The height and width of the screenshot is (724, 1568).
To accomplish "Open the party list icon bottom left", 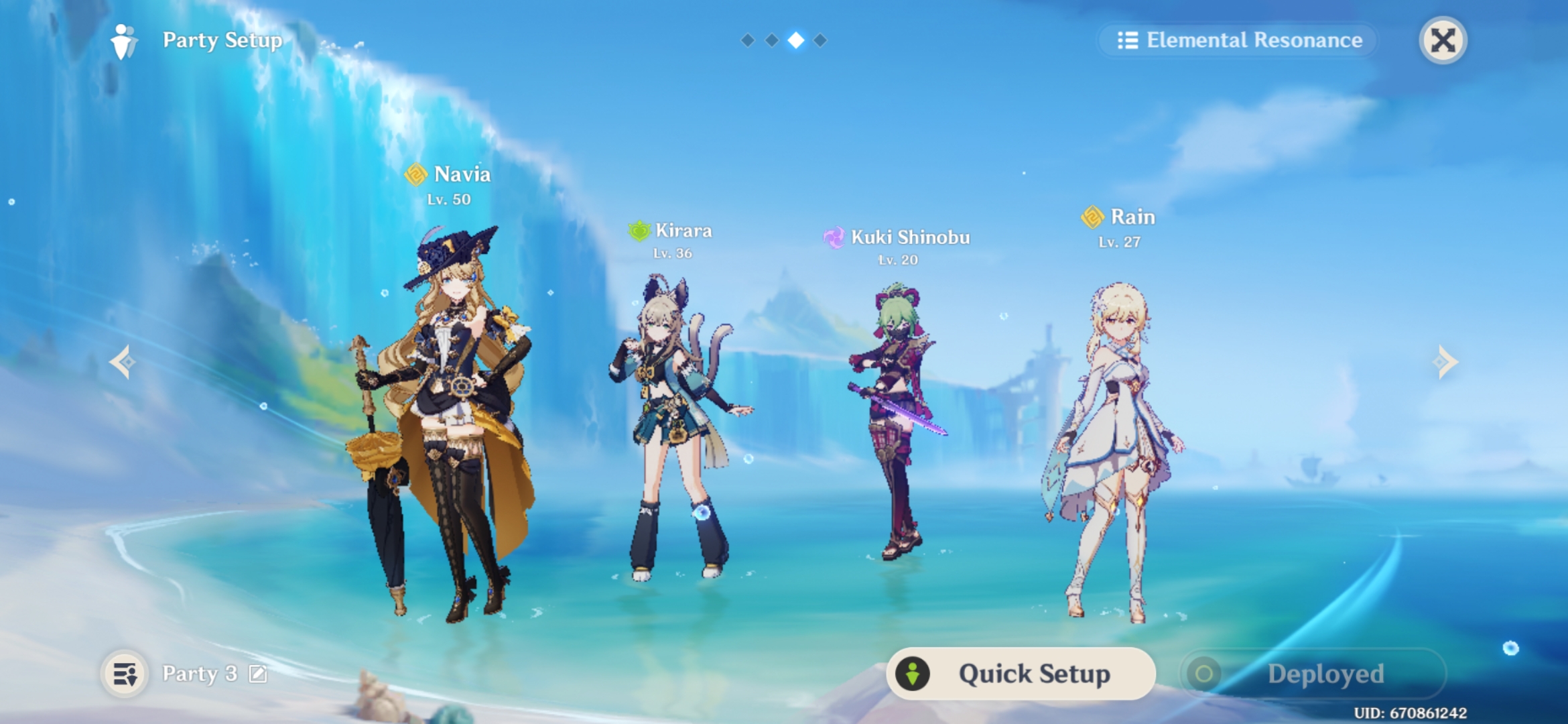I will point(124,673).
